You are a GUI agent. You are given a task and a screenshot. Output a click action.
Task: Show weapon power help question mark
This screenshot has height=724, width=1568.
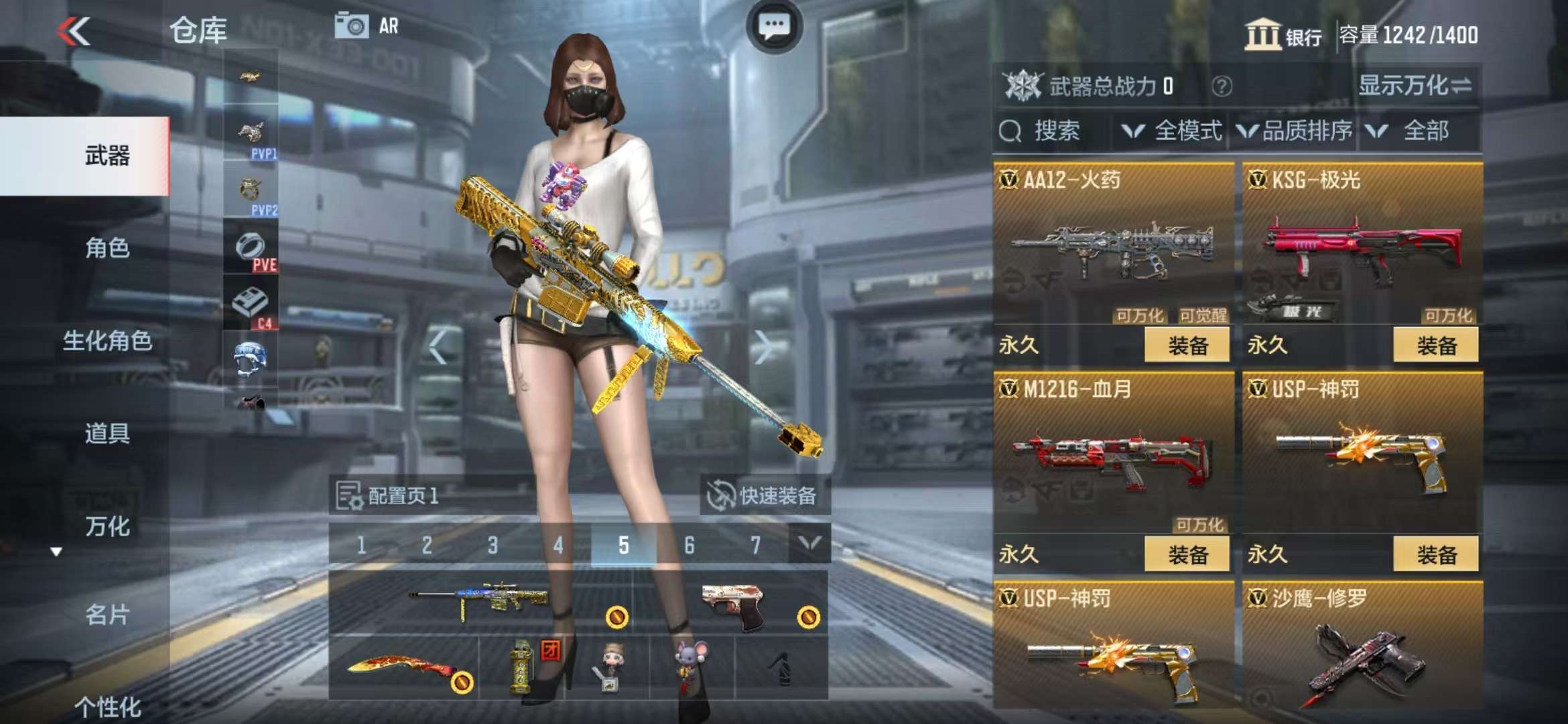point(1222,86)
